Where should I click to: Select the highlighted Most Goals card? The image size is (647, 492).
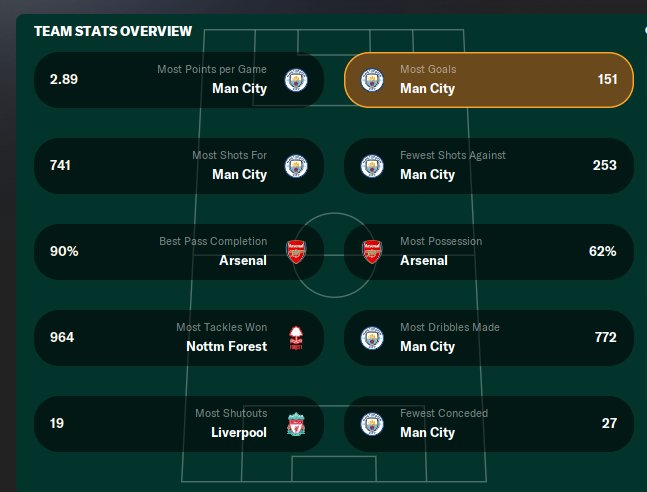[488, 80]
